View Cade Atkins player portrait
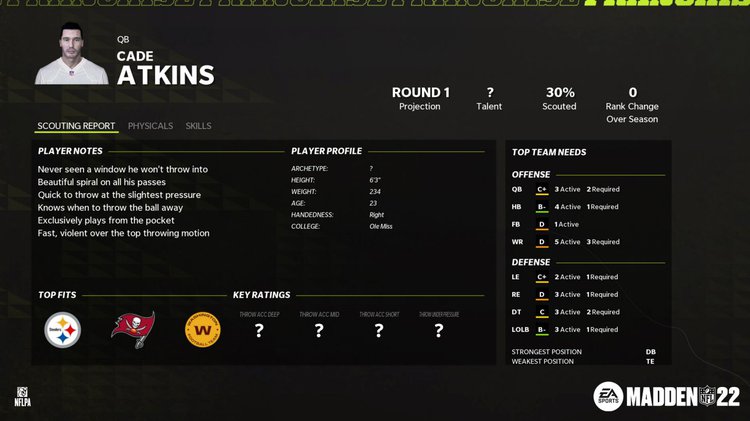750x421 pixels. pyautogui.click(x=72, y=55)
